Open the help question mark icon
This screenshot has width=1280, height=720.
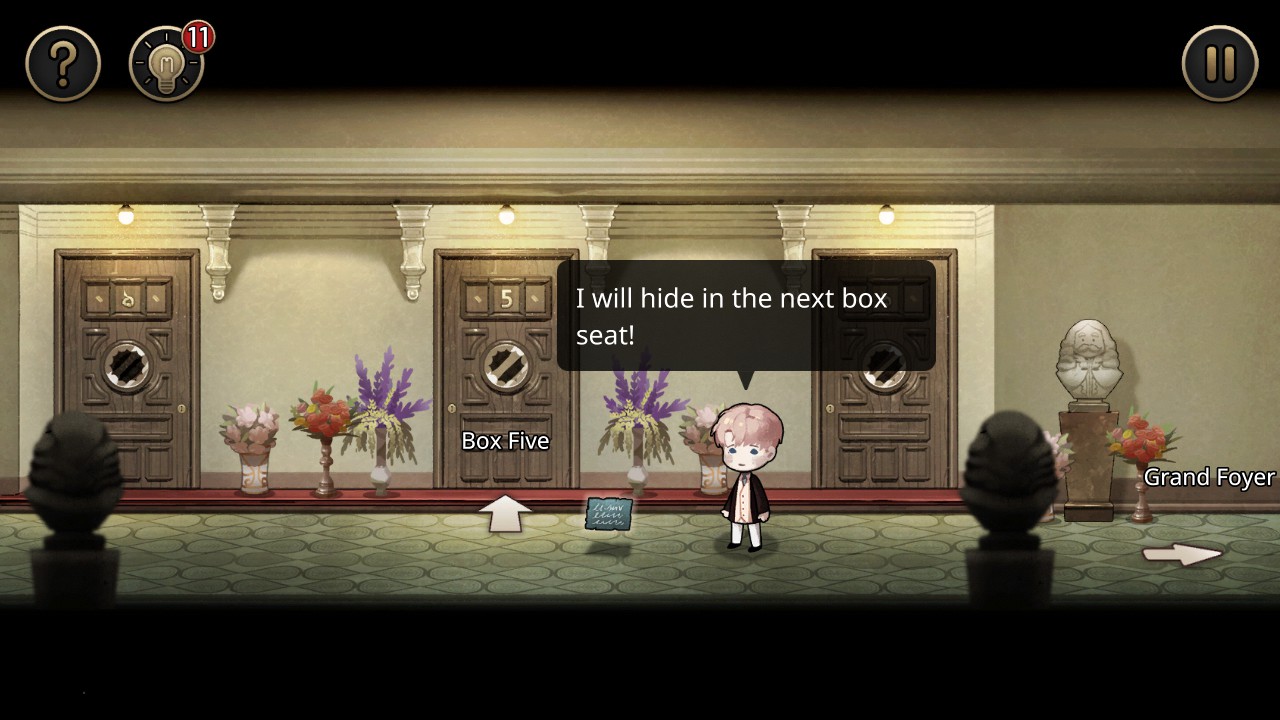coord(63,62)
